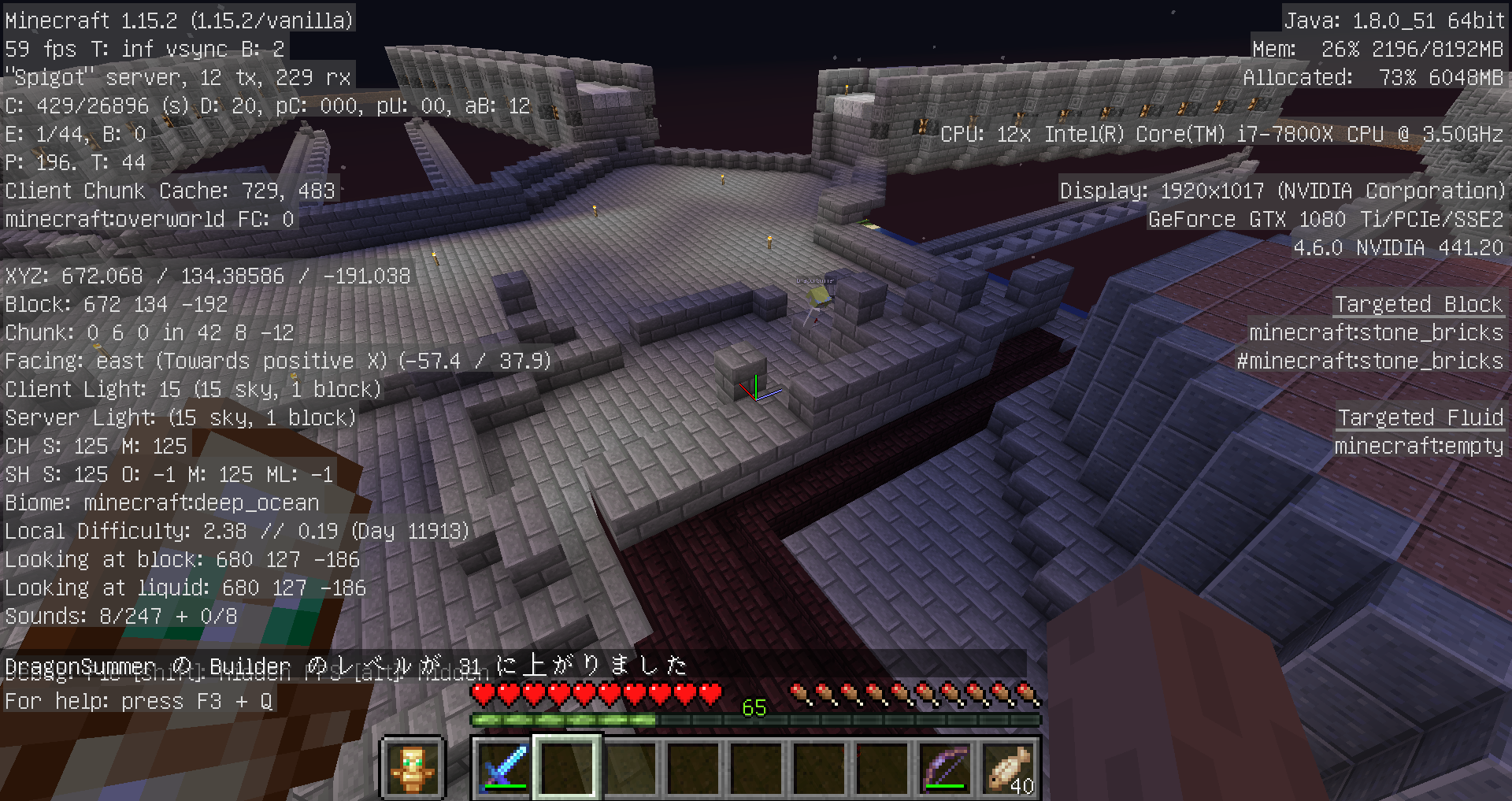
Task: Select the enchanted bow hotbar slot
Action: (x=945, y=768)
